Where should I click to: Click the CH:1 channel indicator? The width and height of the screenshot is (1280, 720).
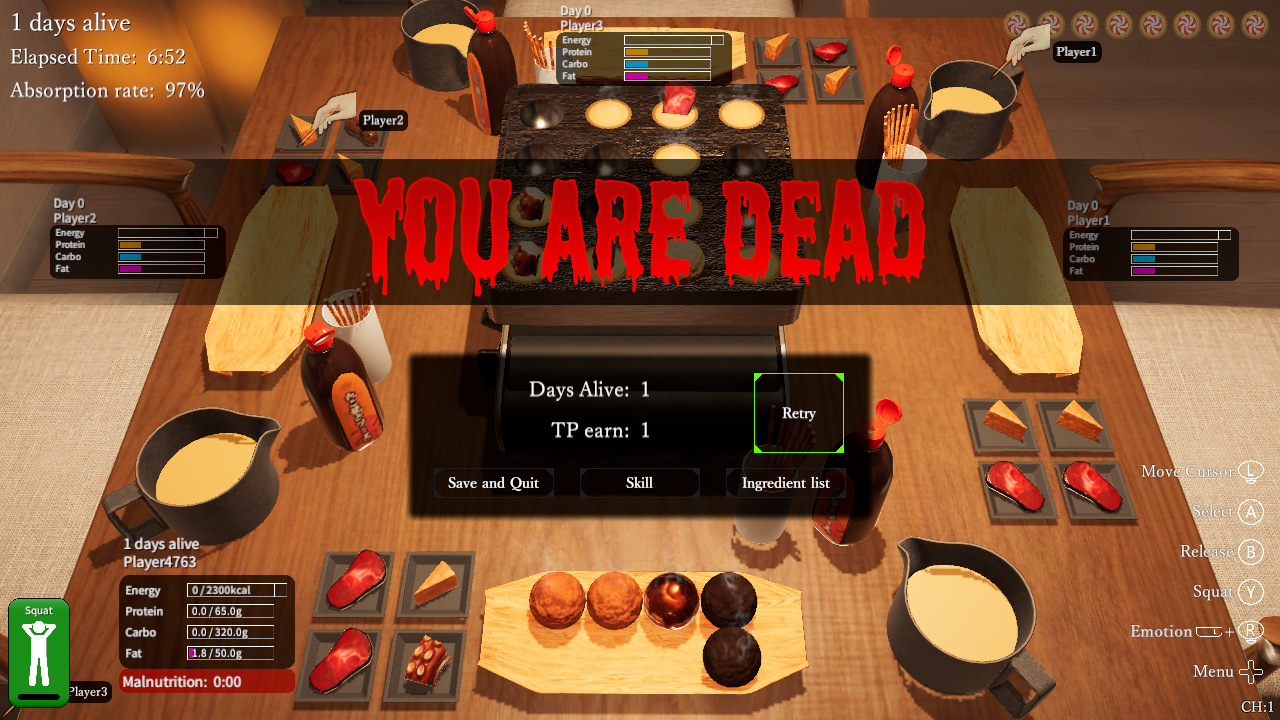click(1258, 704)
